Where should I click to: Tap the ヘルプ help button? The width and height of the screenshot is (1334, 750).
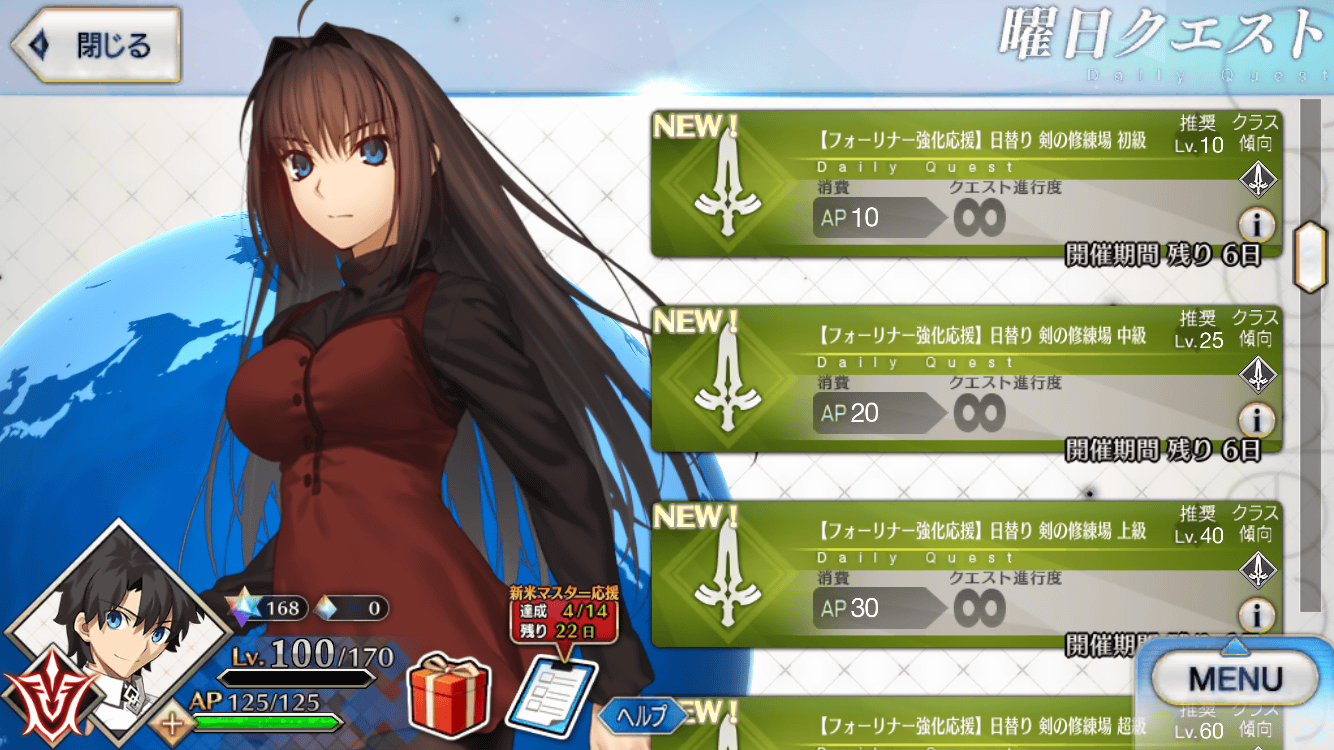coord(643,715)
